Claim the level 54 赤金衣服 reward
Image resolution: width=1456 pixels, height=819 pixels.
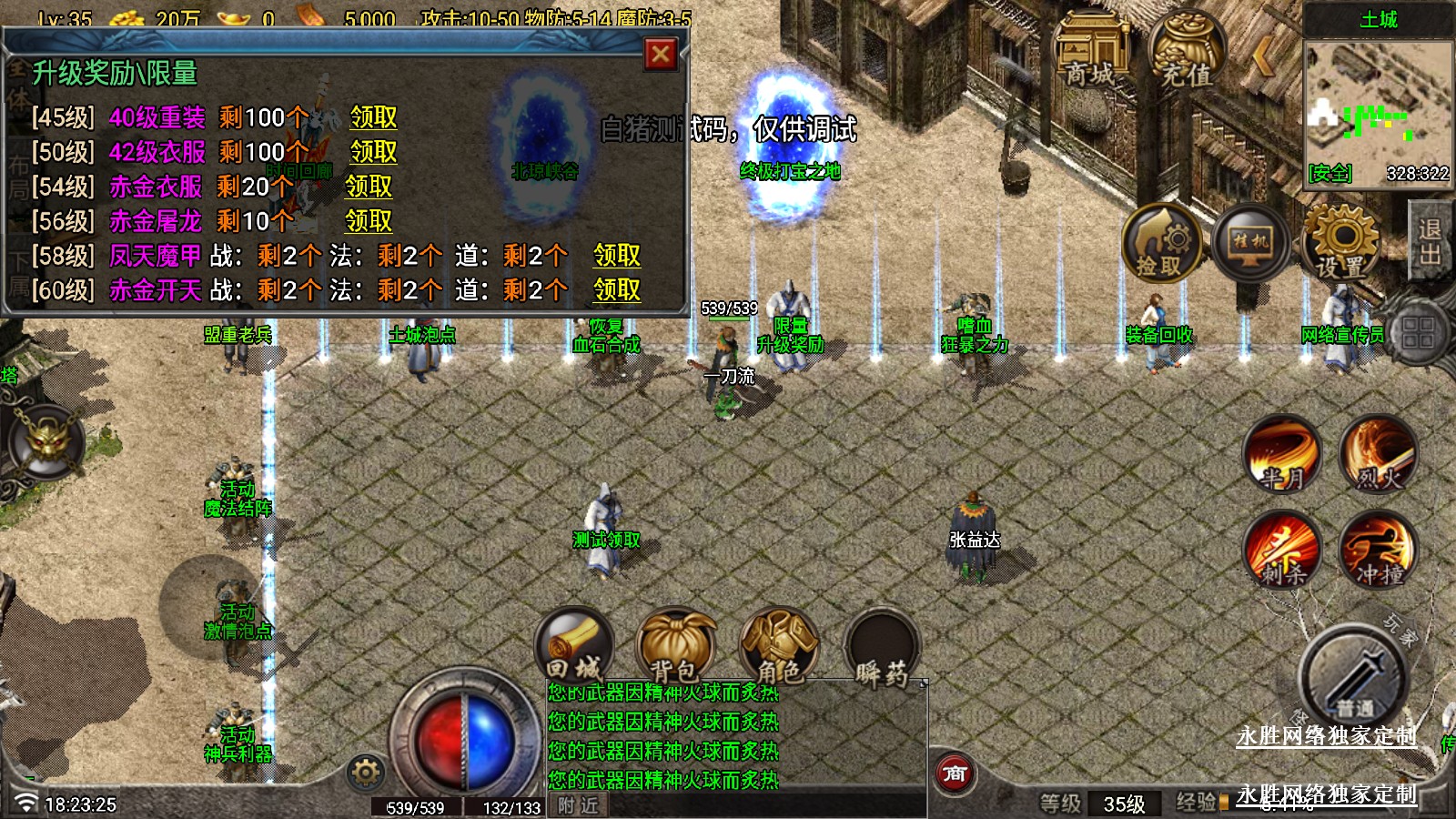369,187
